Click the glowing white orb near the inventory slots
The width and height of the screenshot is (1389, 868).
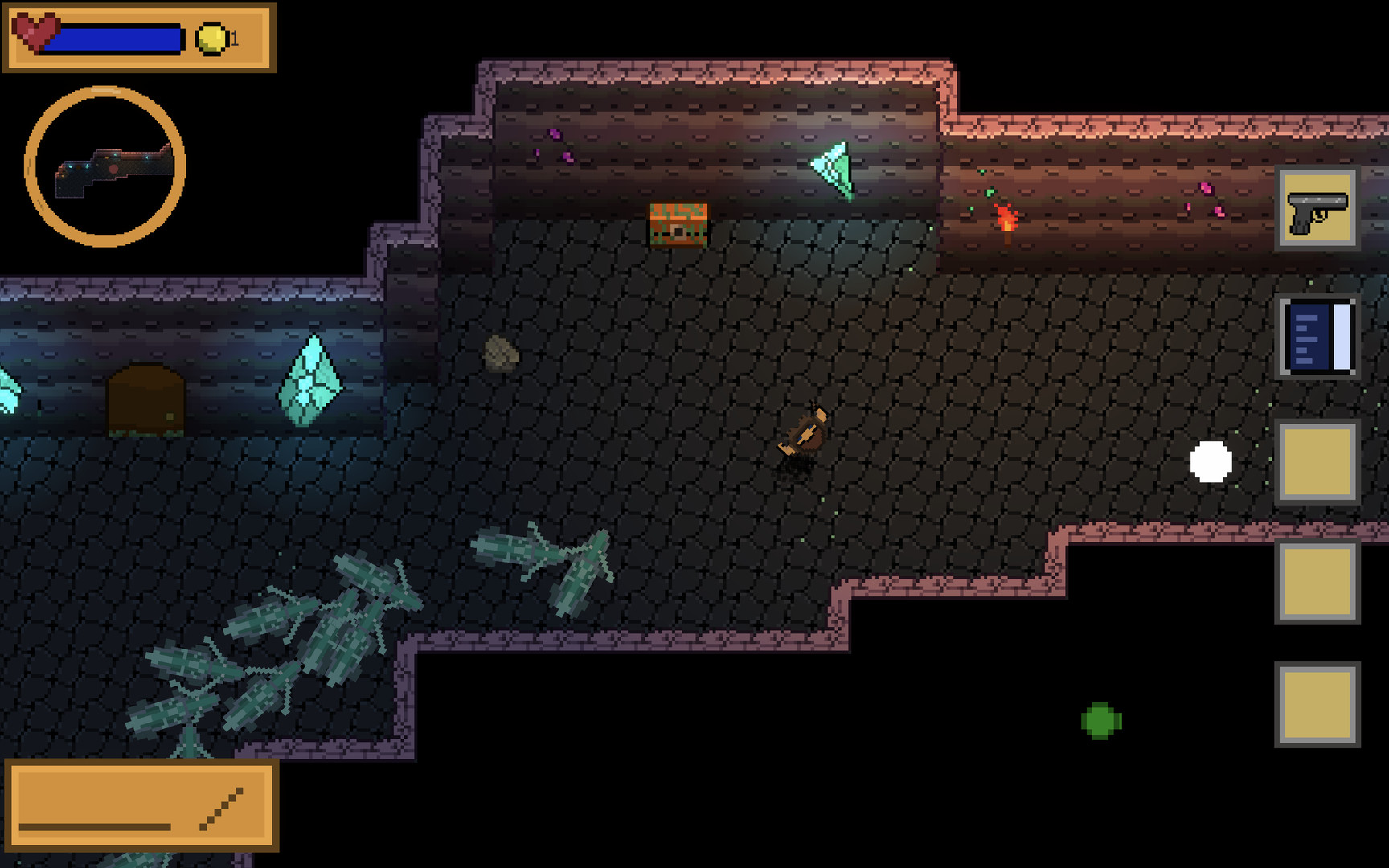click(1210, 461)
